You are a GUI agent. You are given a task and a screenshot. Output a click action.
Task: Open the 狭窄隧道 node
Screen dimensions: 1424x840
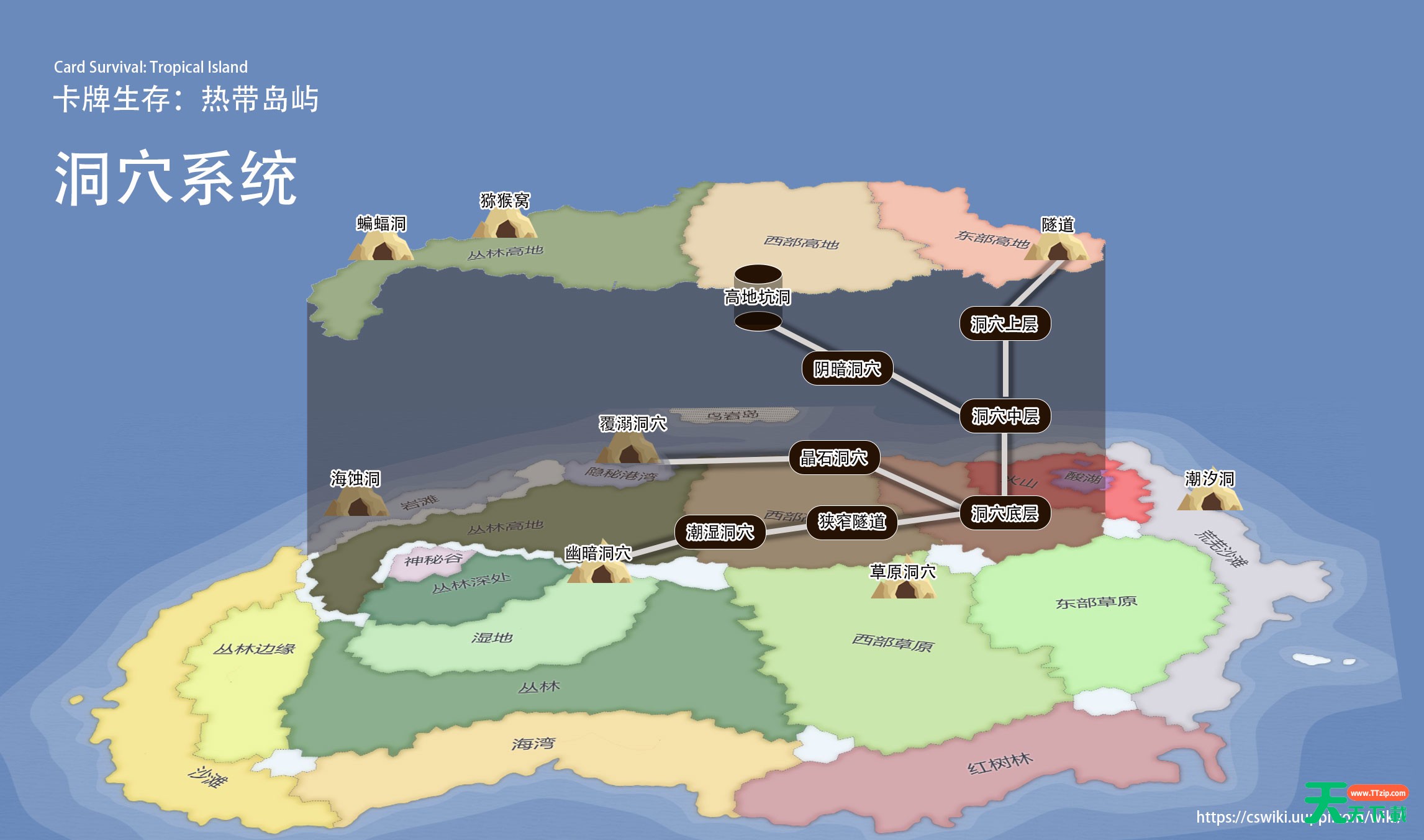tap(851, 522)
